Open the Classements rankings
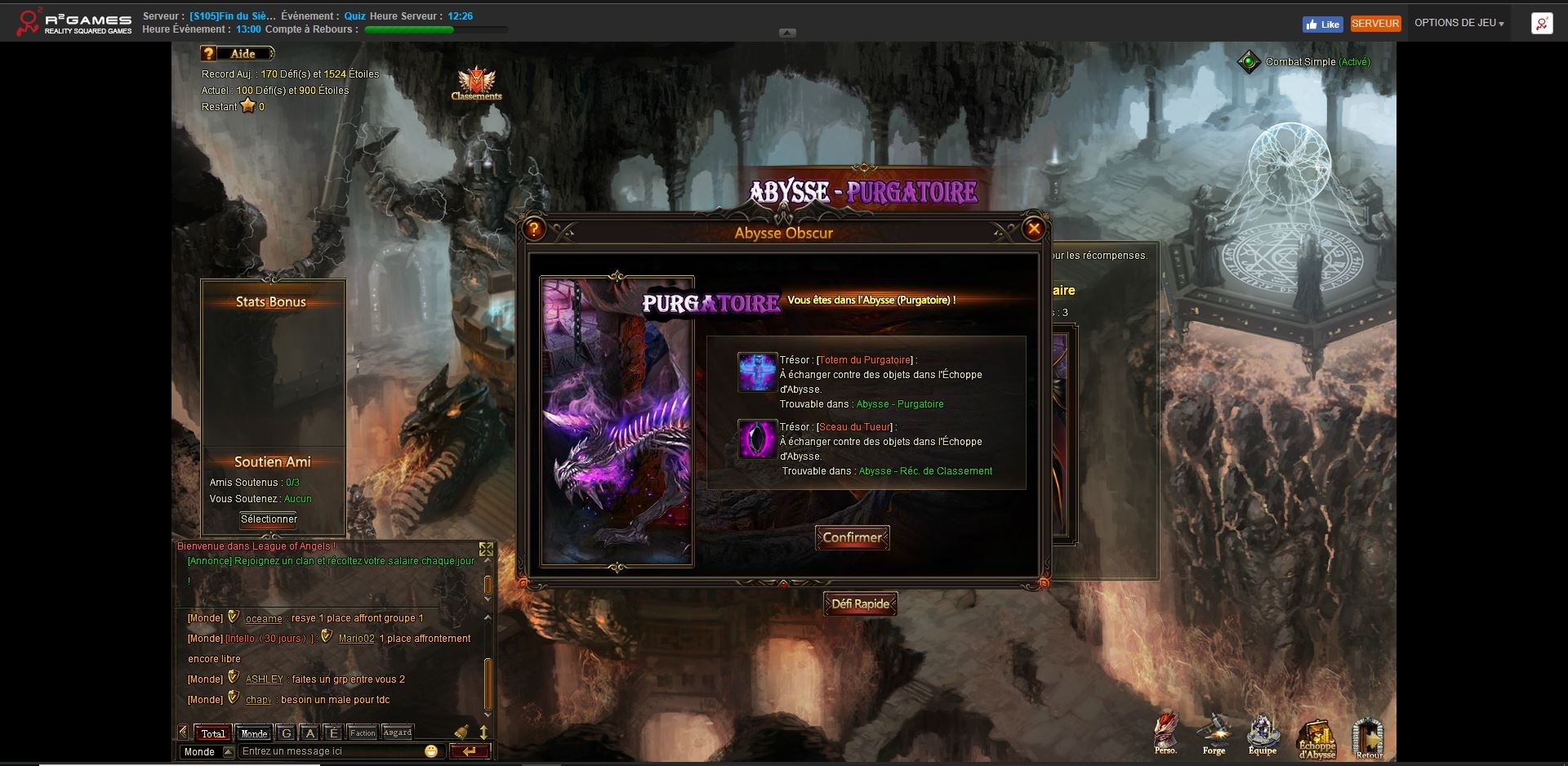Viewport: 1568px width, 766px height. (x=476, y=84)
